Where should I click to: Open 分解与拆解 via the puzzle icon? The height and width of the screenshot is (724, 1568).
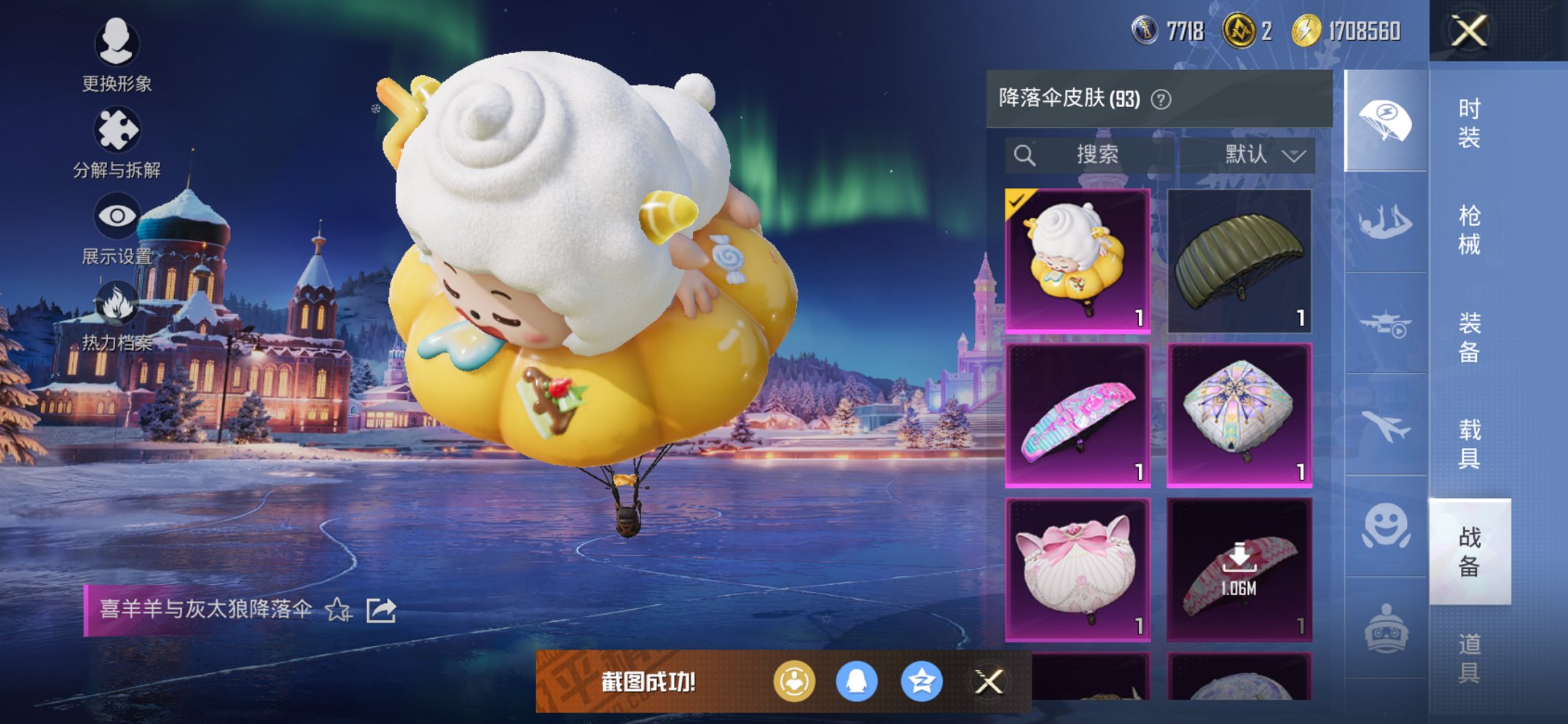(117, 127)
